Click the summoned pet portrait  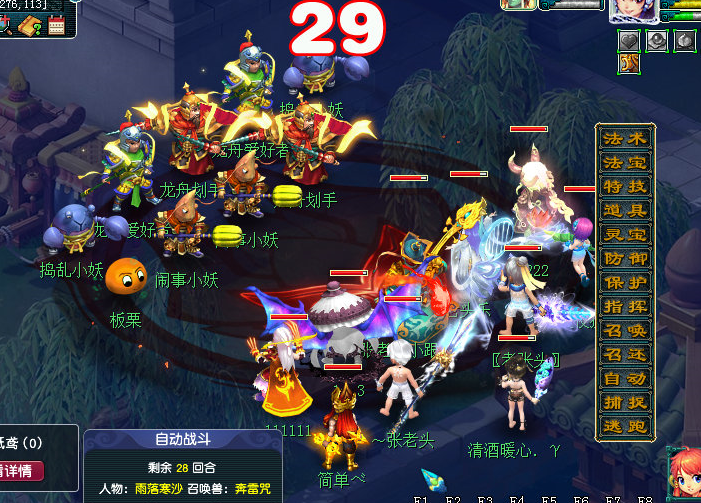(x=518, y=5)
